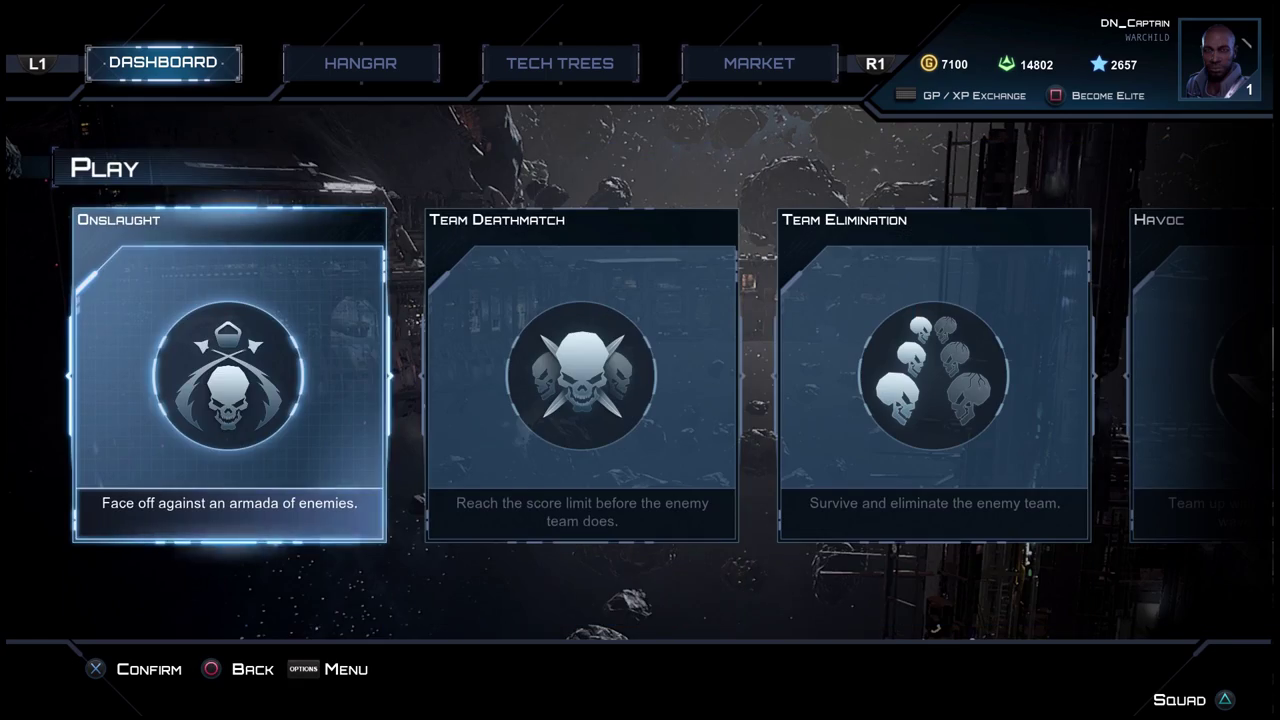Open the player profile portrait
This screenshot has width=1280, height=720.
click(1218, 59)
